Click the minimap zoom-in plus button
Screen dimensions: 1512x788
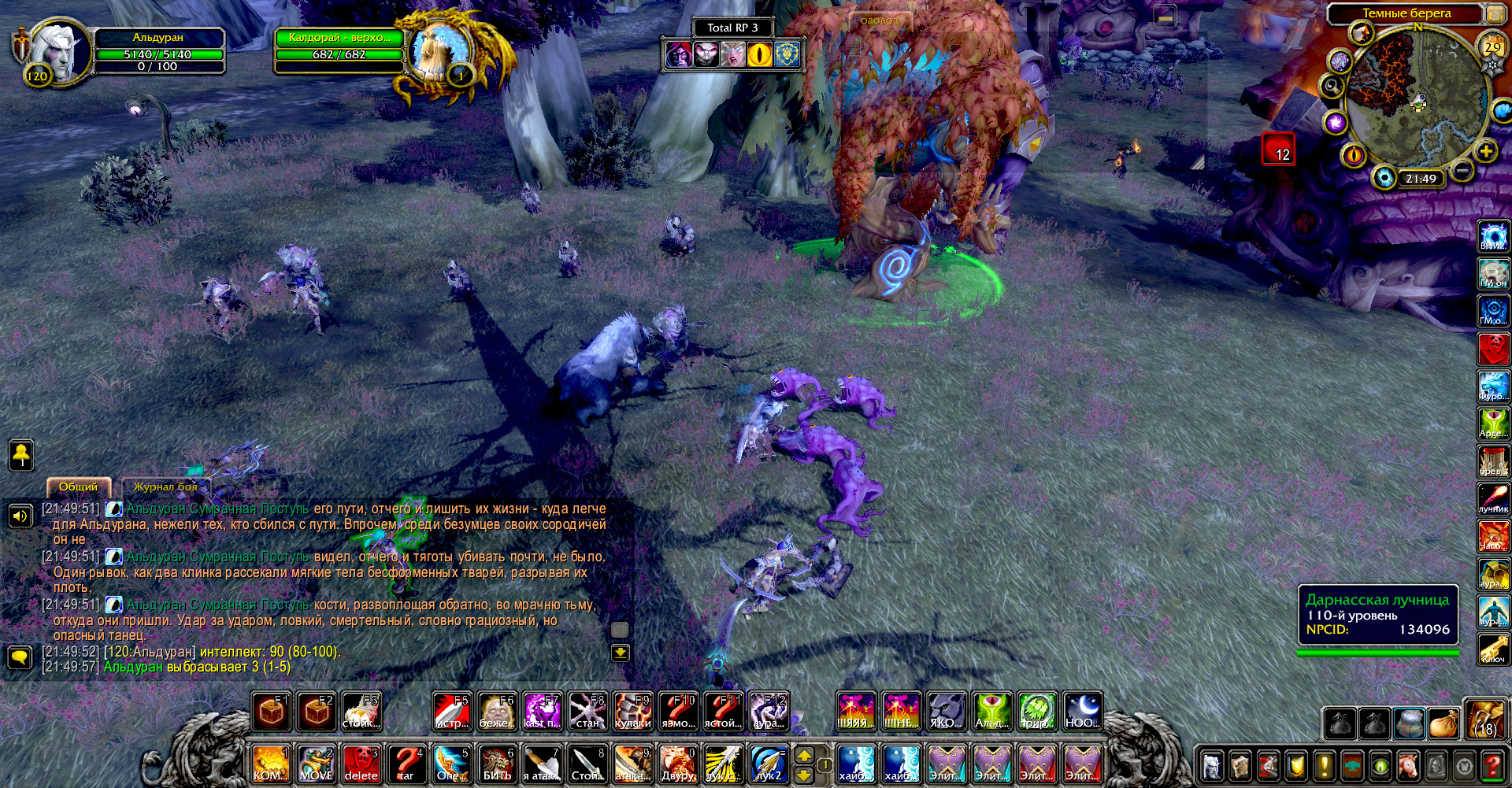pos(1485,152)
